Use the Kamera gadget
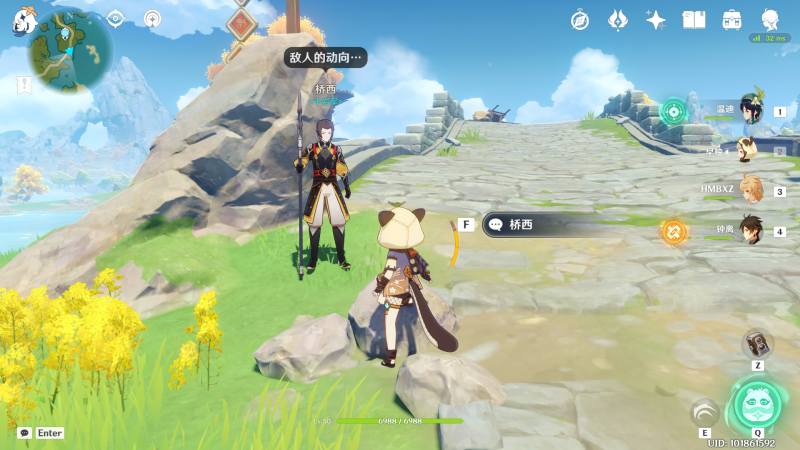The height and width of the screenshot is (450, 800). click(x=758, y=344)
